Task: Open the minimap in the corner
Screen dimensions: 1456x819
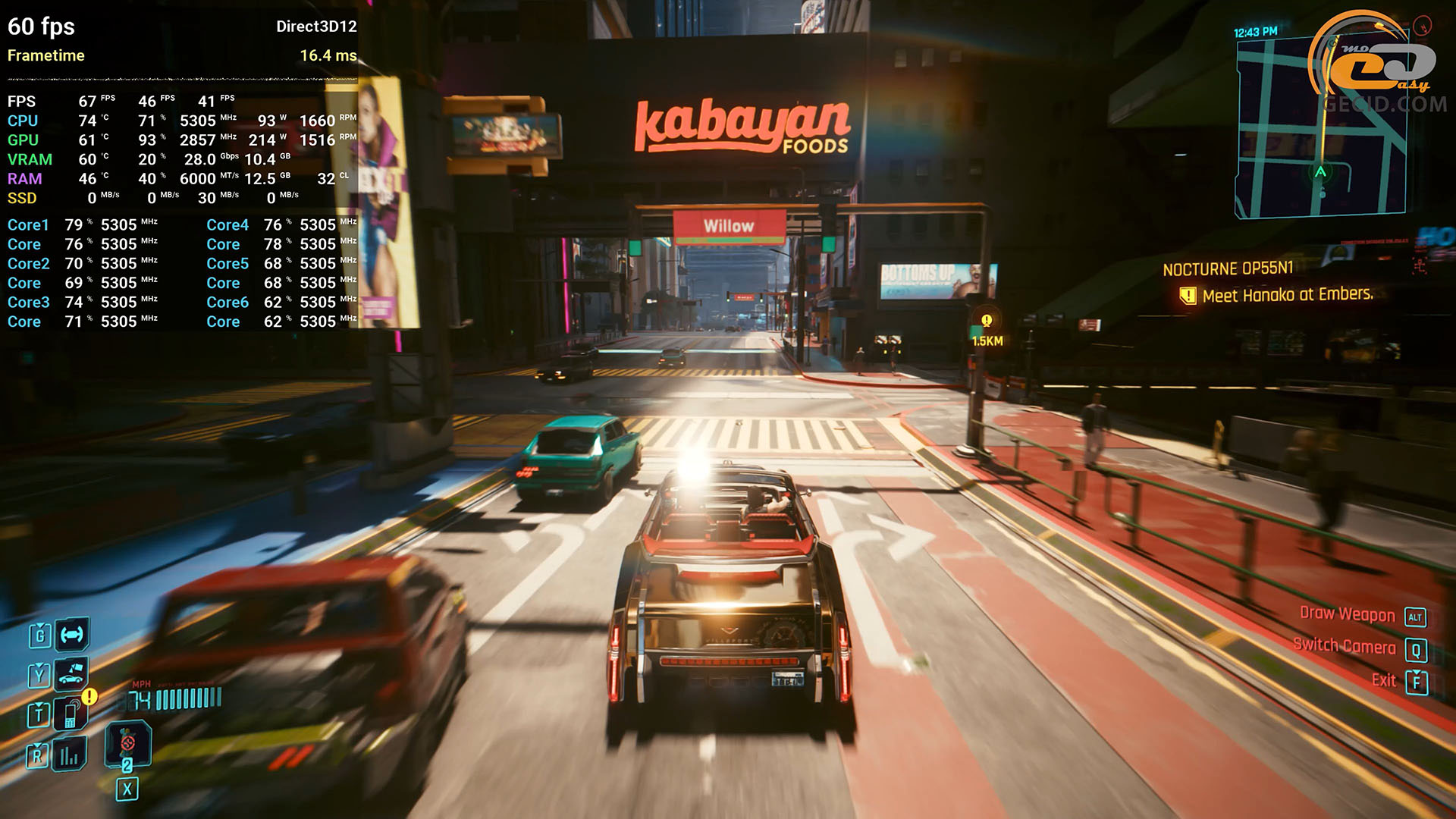Action: tap(1319, 129)
